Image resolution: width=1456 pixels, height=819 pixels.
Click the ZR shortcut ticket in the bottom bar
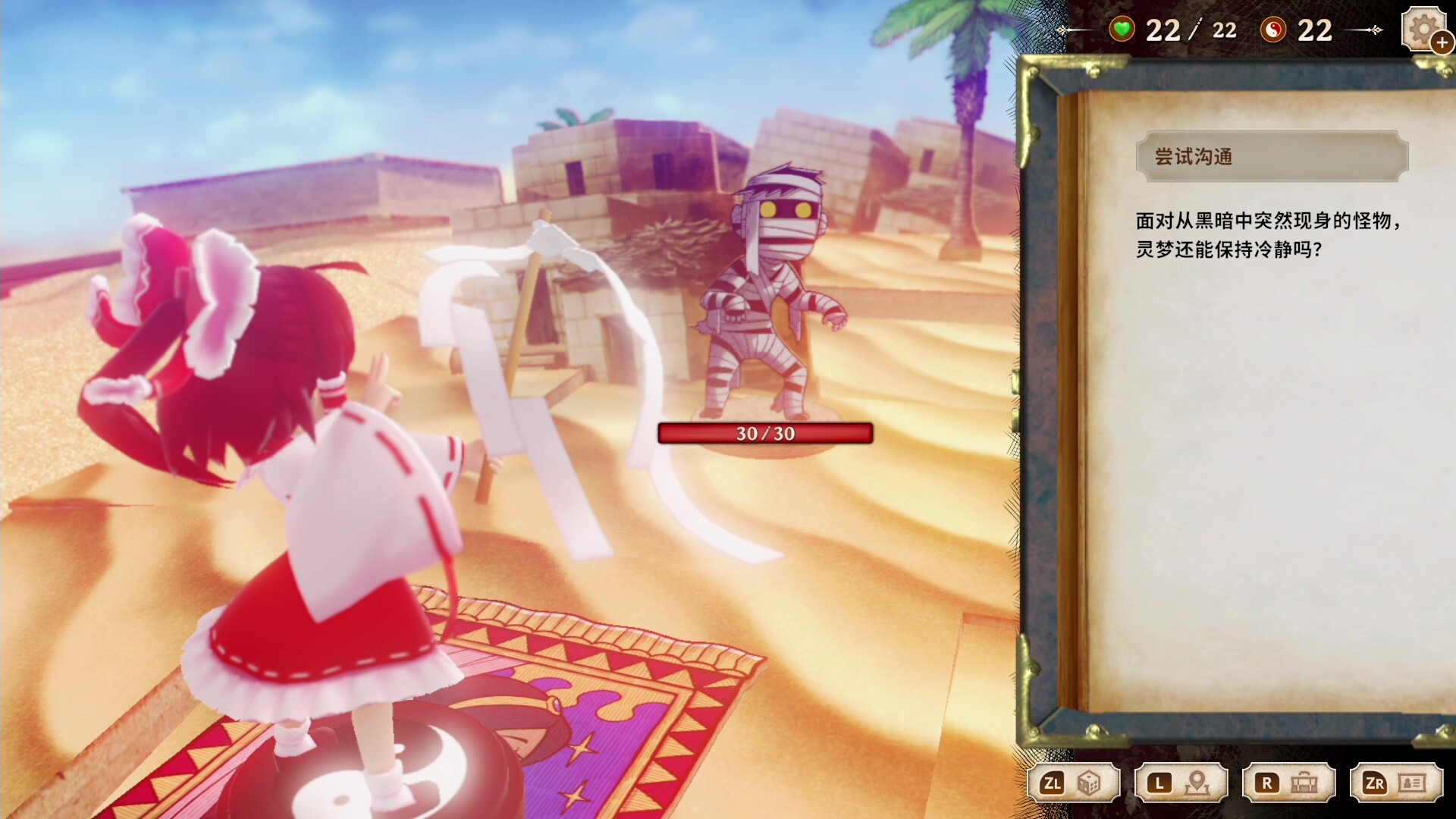point(1395,783)
